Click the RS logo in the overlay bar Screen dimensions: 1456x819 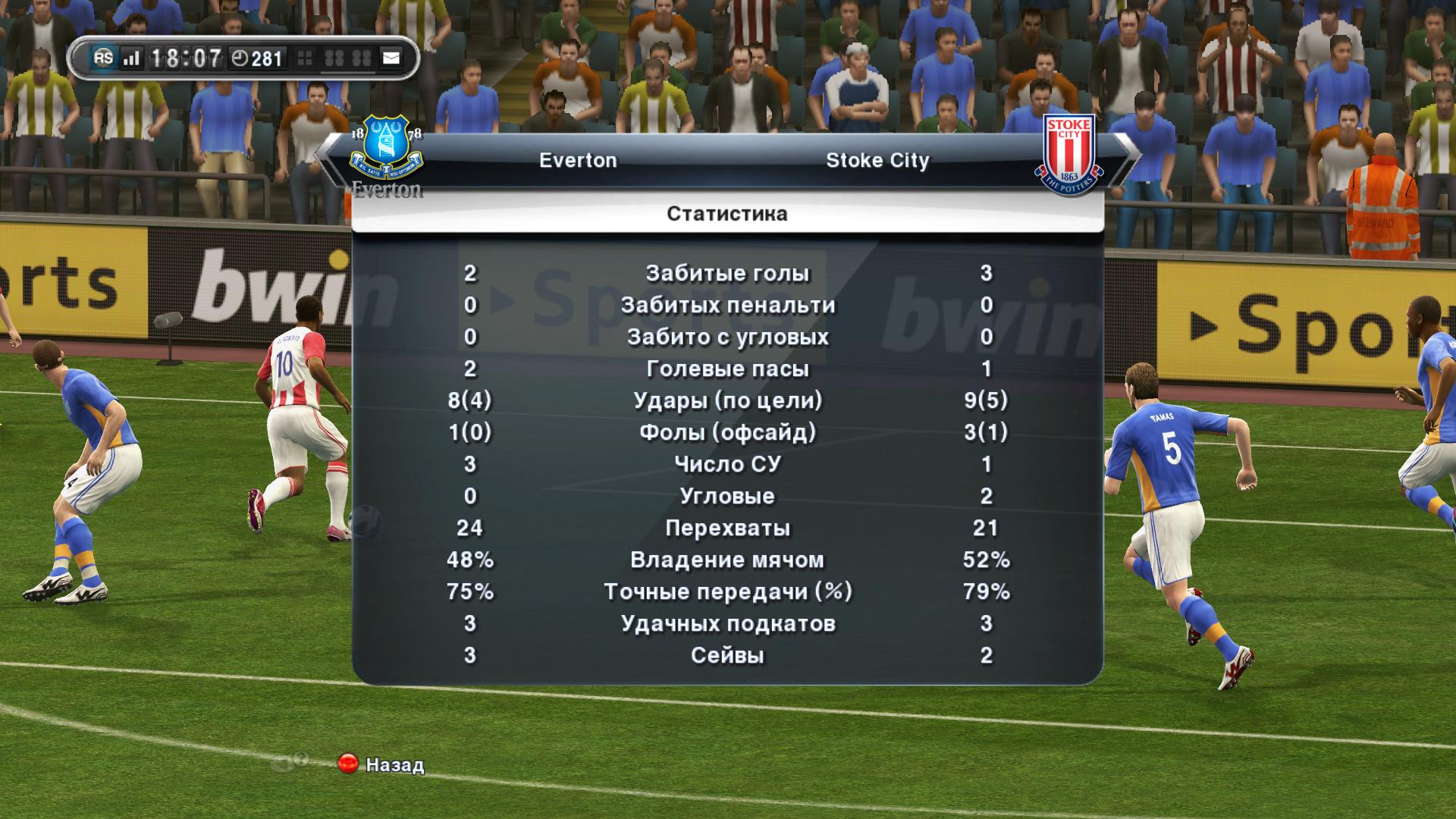point(104,58)
